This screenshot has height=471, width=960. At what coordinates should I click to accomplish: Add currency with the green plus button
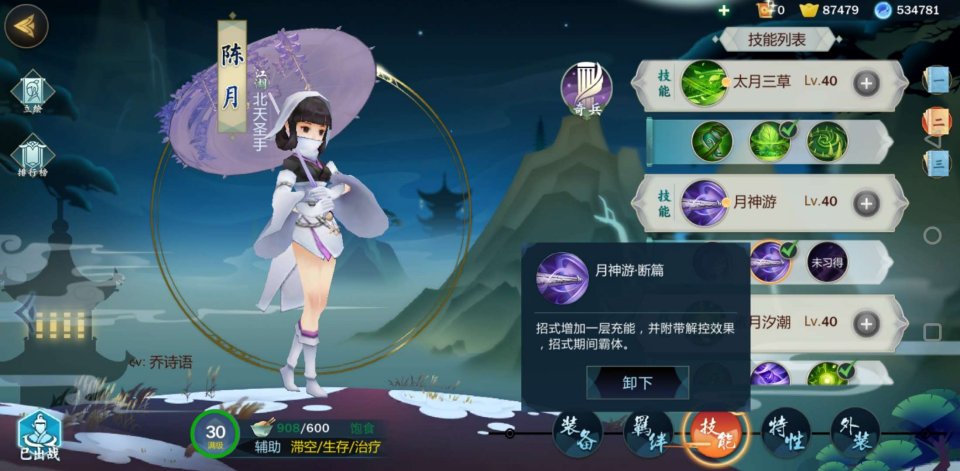(x=724, y=10)
